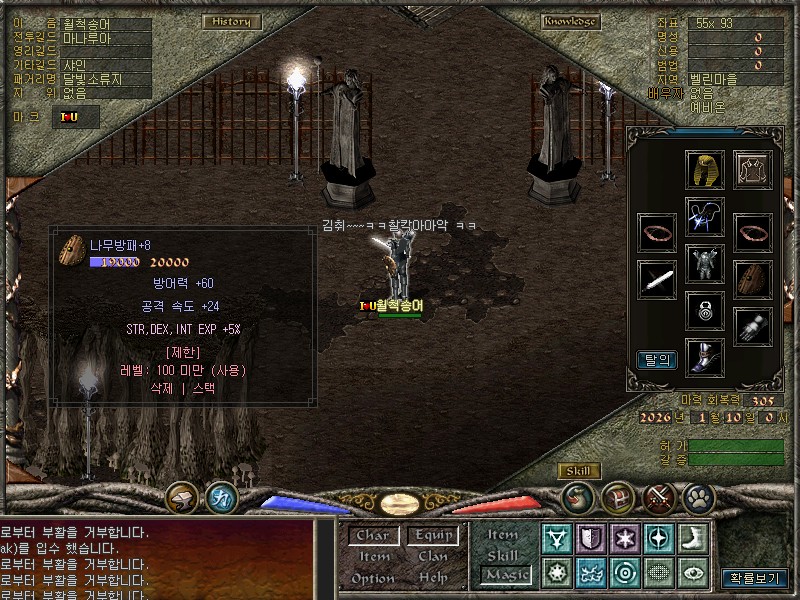The width and height of the screenshot is (800, 600).
Task: Select the wooden shield slot
Action: point(753,279)
